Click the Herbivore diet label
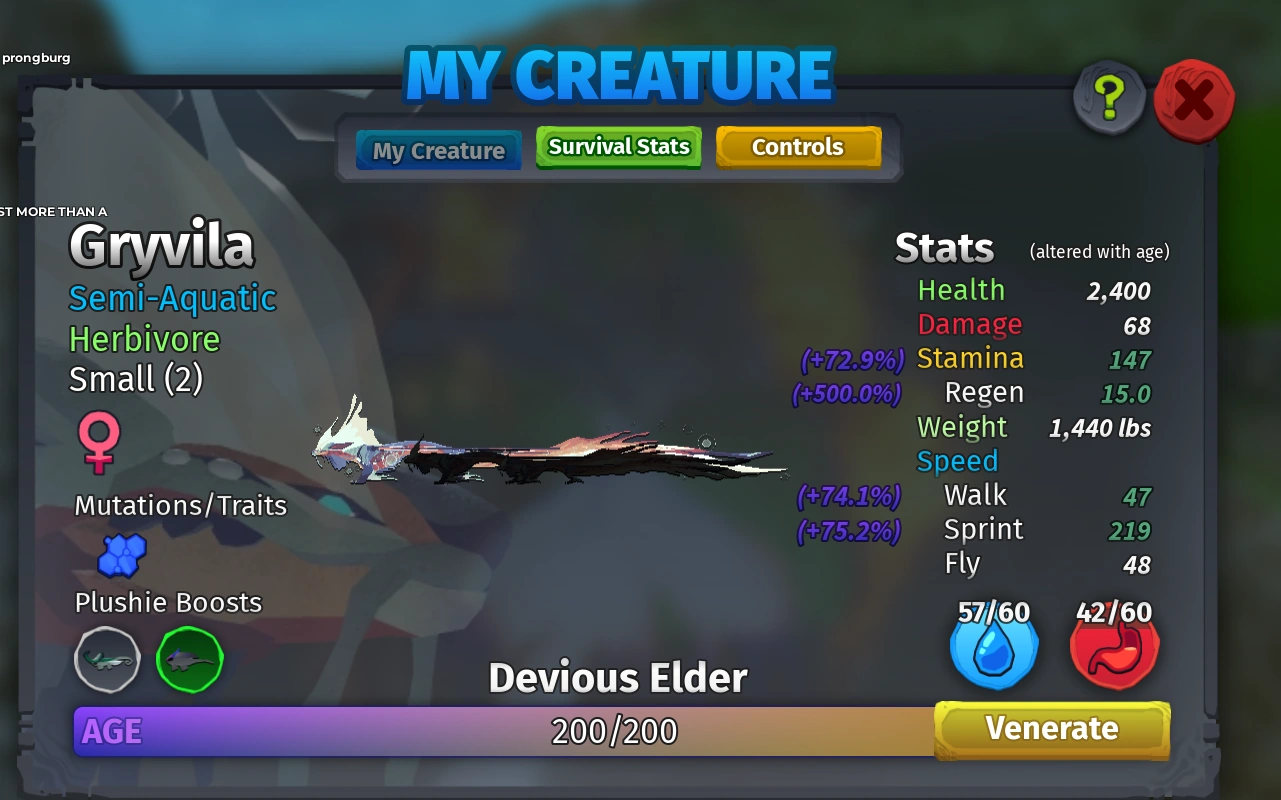 (143, 340)
